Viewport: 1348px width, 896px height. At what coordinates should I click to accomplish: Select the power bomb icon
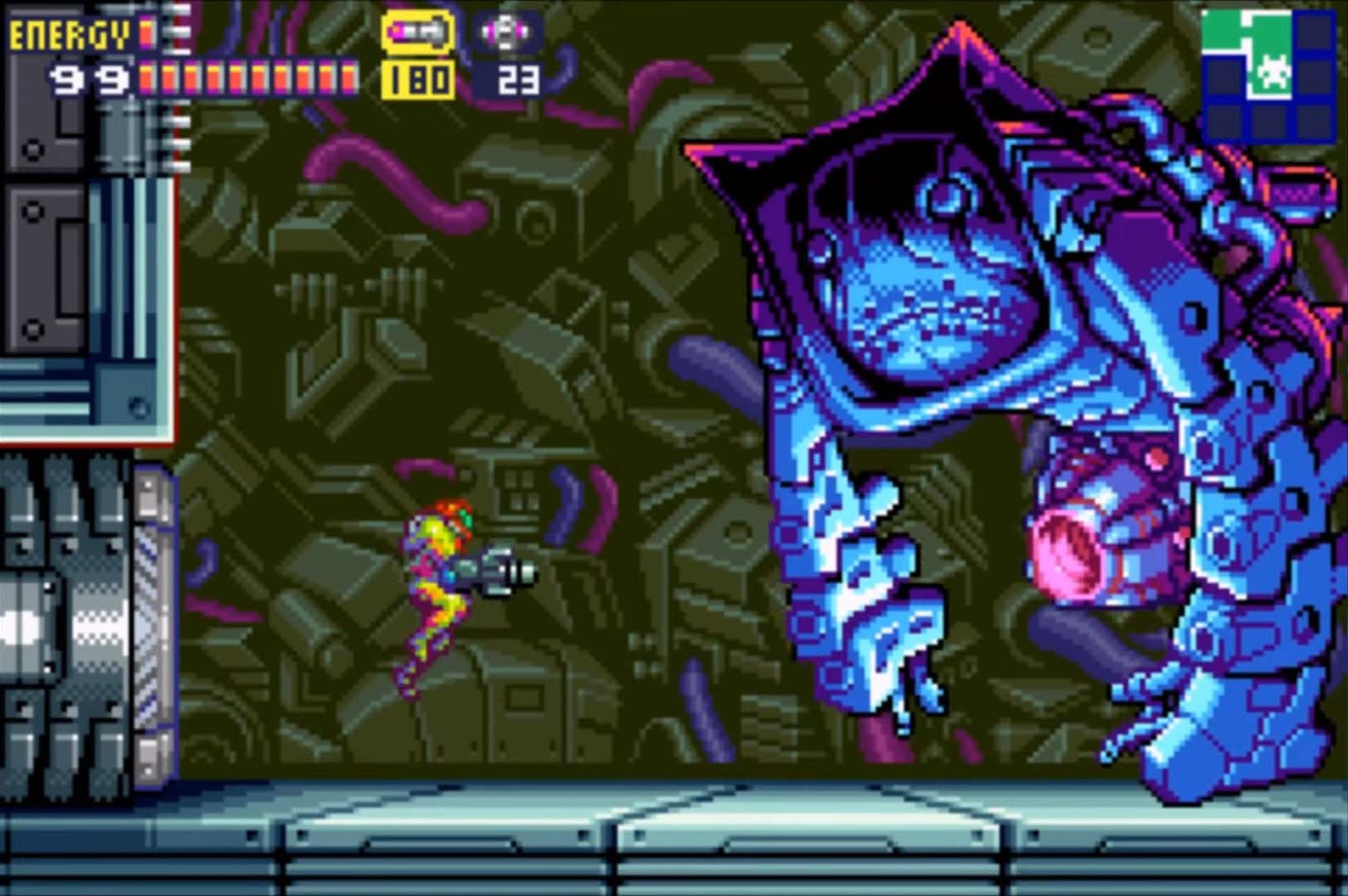(x=507, y=33)
